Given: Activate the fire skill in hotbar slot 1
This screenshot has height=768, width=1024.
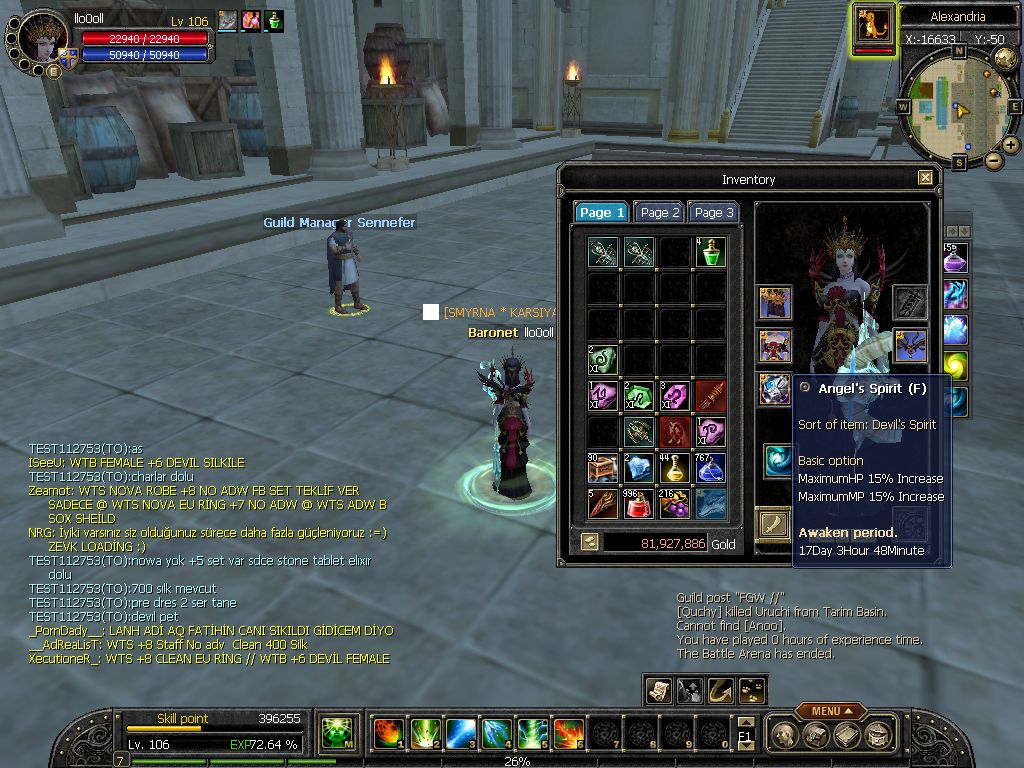Looking at the screenshot, I should pos(387,734).
